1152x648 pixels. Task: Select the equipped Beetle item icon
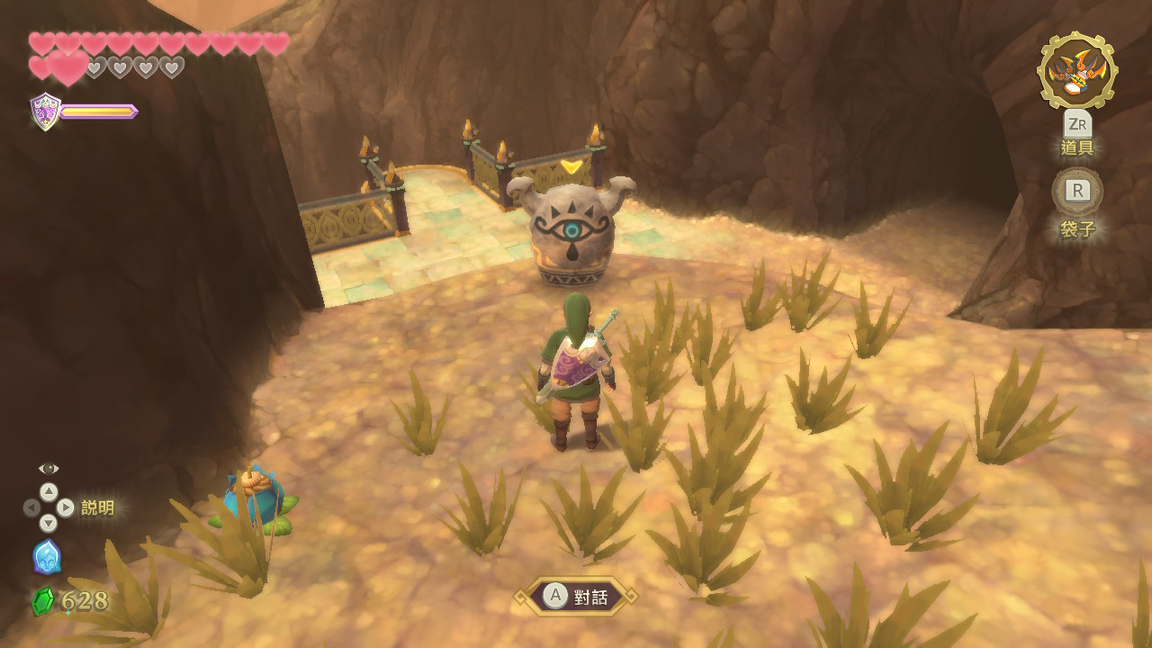click(x=1077, y=70)
